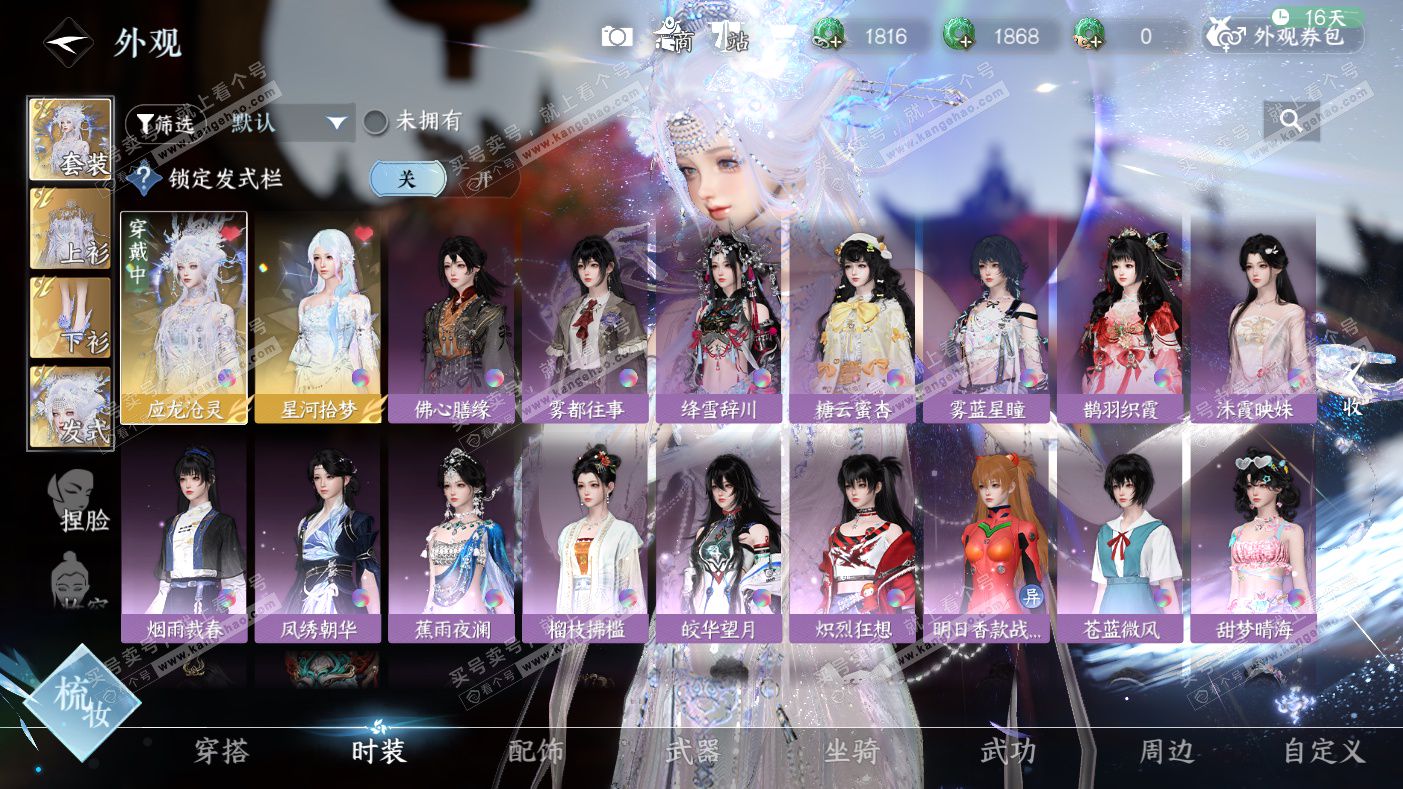Select the 蕉雨夜澜 outfit card
The width and height of the screenshot is (1403, 789).
click(x=452, y=537)
